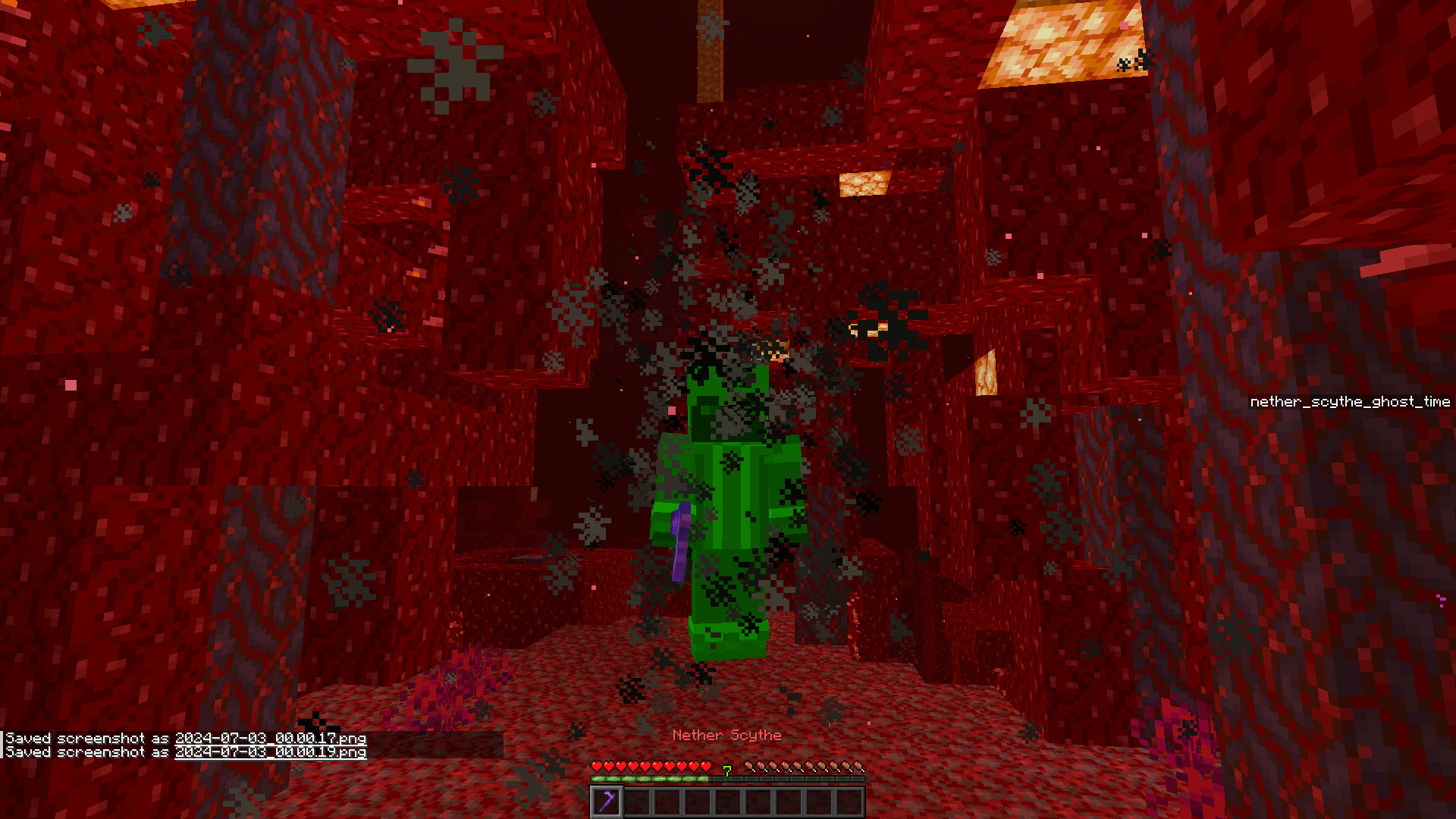Image resolution: width=1456 pixels, height=819 pixels.
Task: Open the 2024-07-03_00.00.19.png screenshot link
Action: pyautogui.click(x=270, y=752)
